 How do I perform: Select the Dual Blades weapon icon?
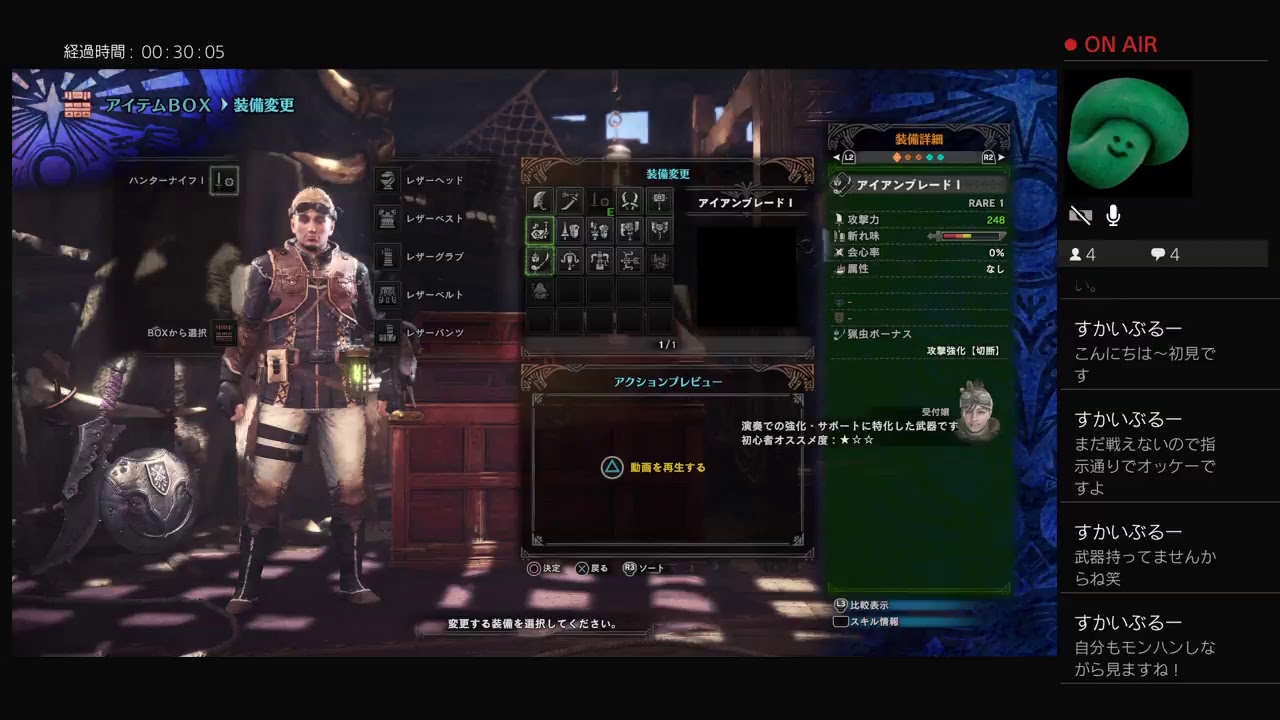(x=629, y=199)
